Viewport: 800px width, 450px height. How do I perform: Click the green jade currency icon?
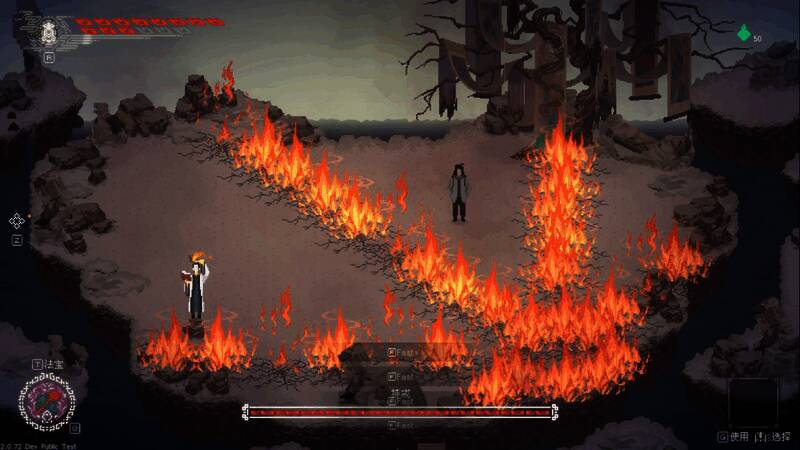743,34
